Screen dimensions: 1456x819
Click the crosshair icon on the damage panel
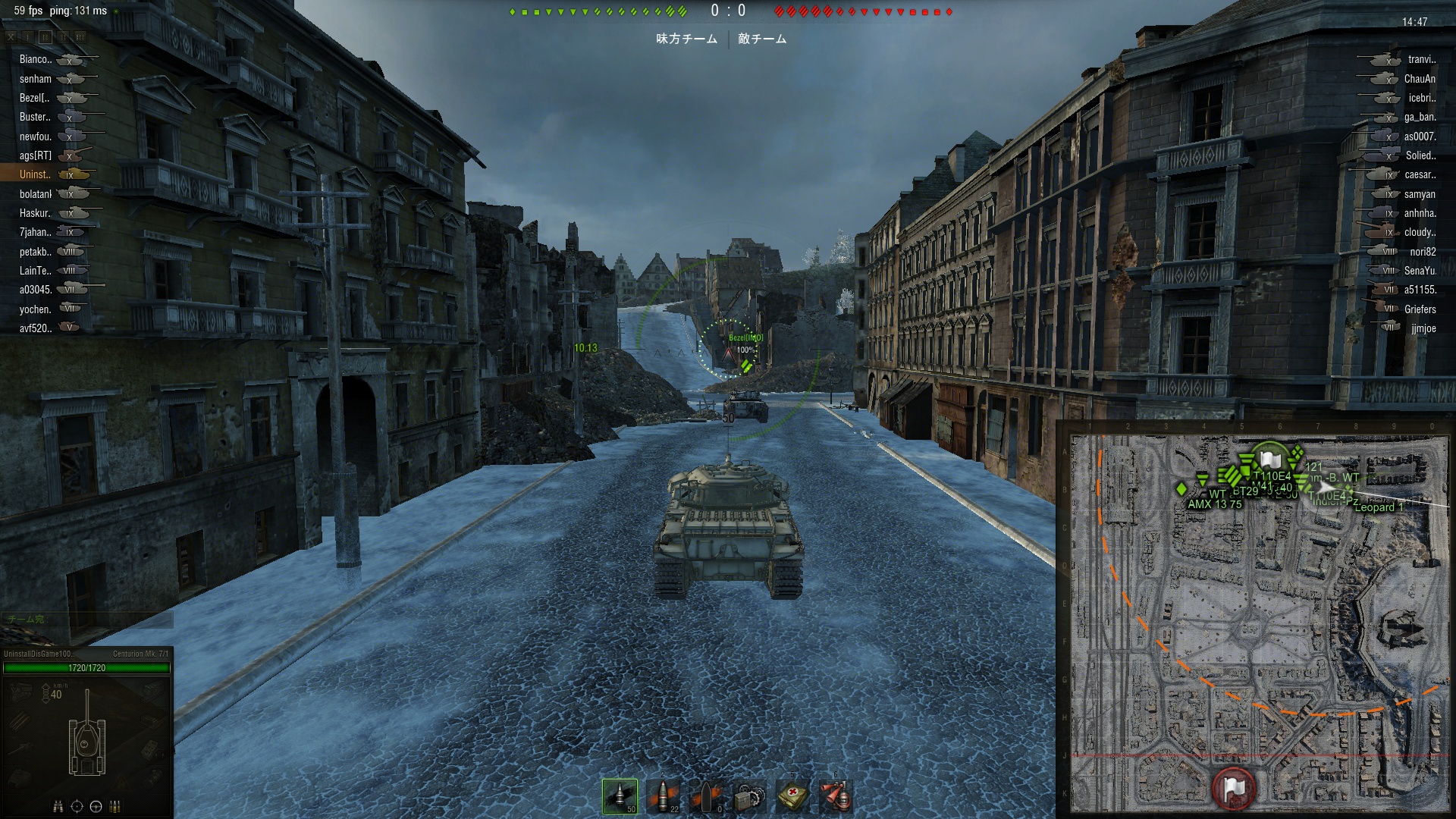[x=77, y=806]
